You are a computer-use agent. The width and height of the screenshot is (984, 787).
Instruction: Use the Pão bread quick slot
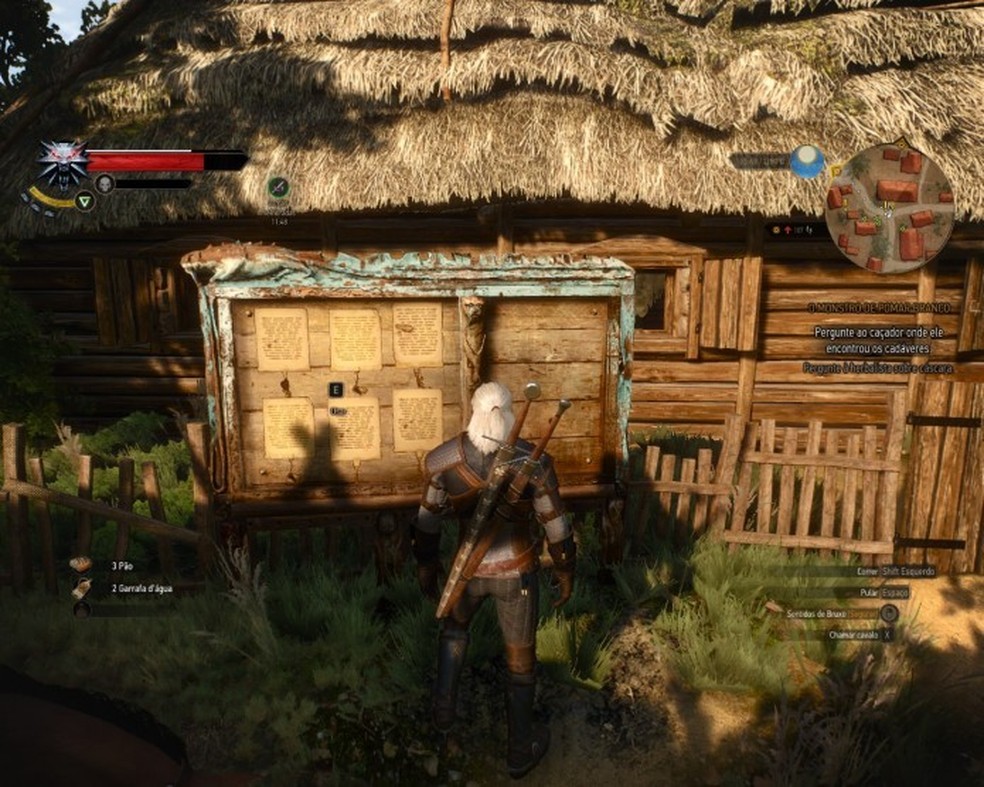[x=82, y=564]
